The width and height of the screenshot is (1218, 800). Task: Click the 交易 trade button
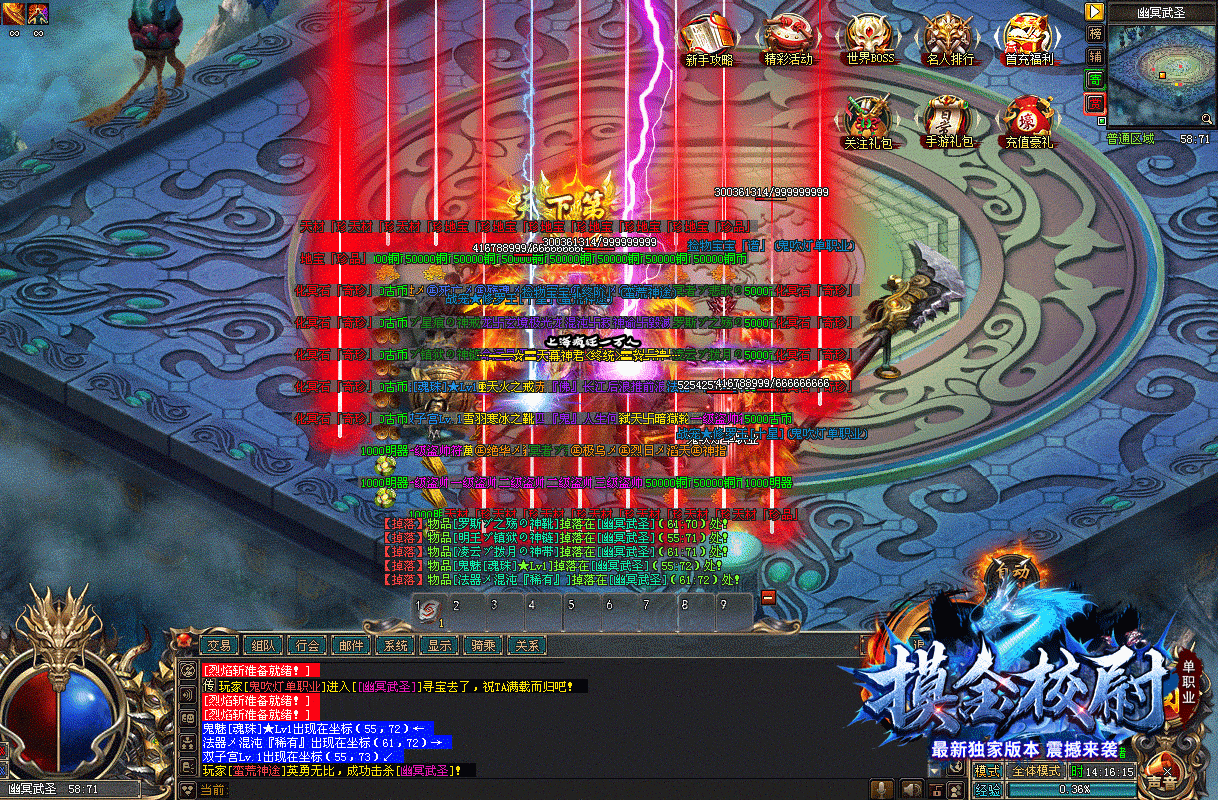click(x=218, y=646)
